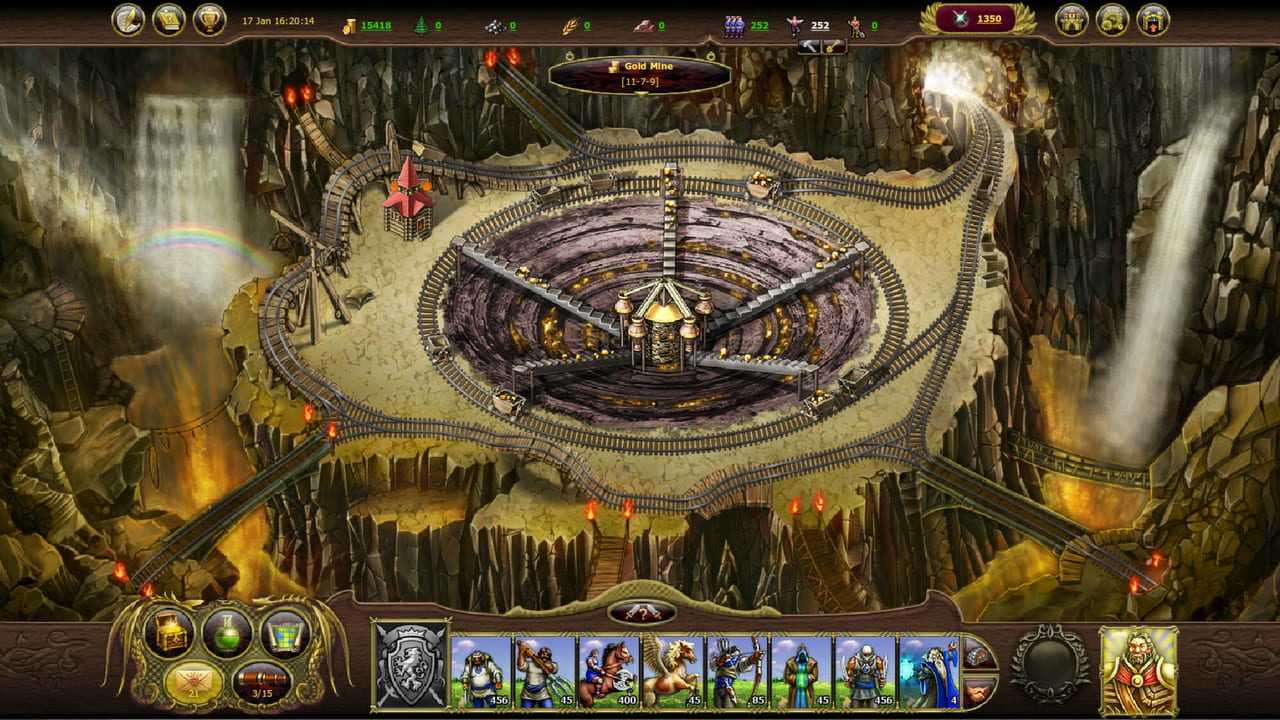Image resolution: width=1280 pixels, height=720 pixels.
Task: Open the scroll map icon
Action: [x=168, y=20]
